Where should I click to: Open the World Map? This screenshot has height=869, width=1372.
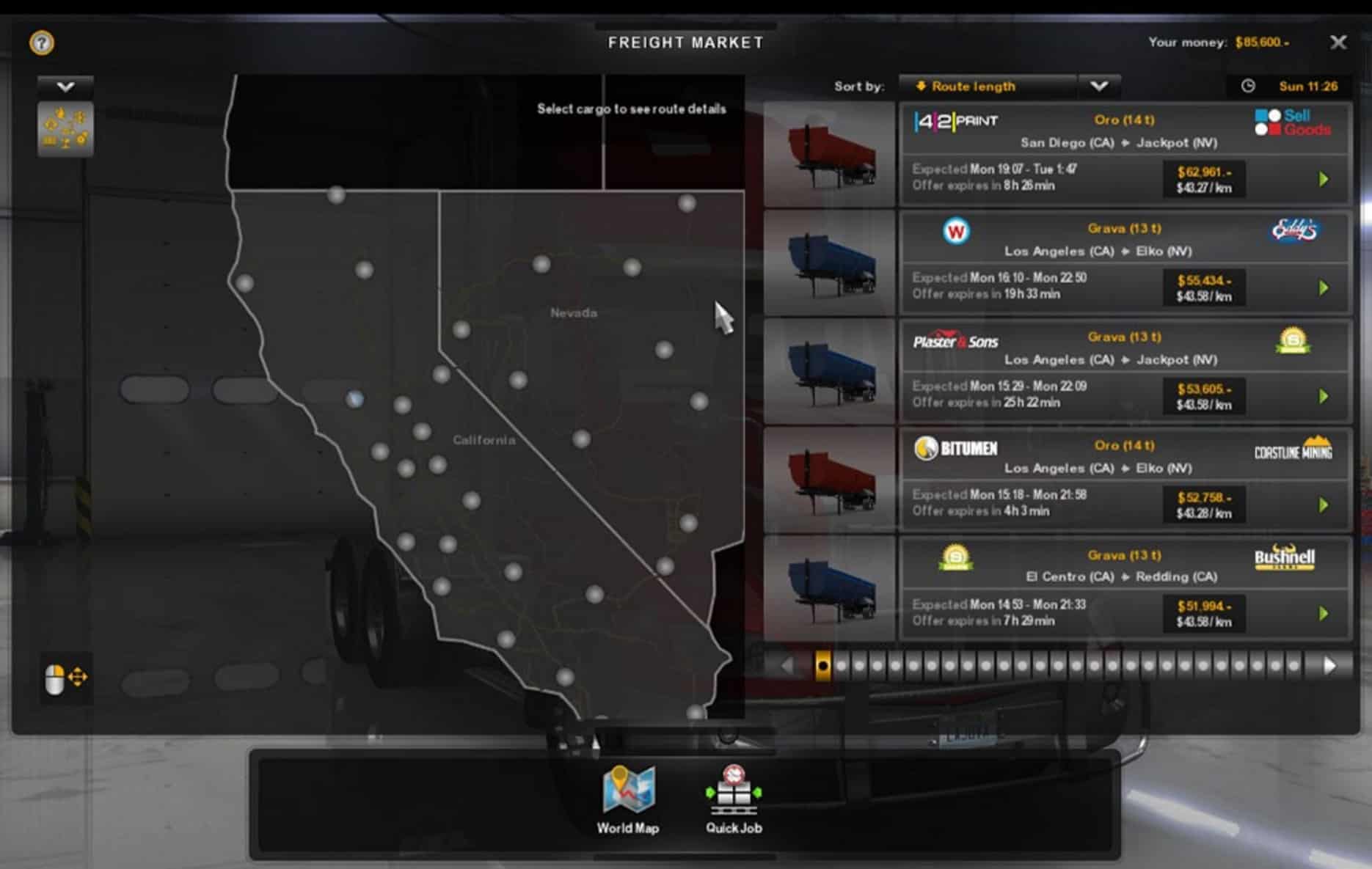[x=628, y=799]
